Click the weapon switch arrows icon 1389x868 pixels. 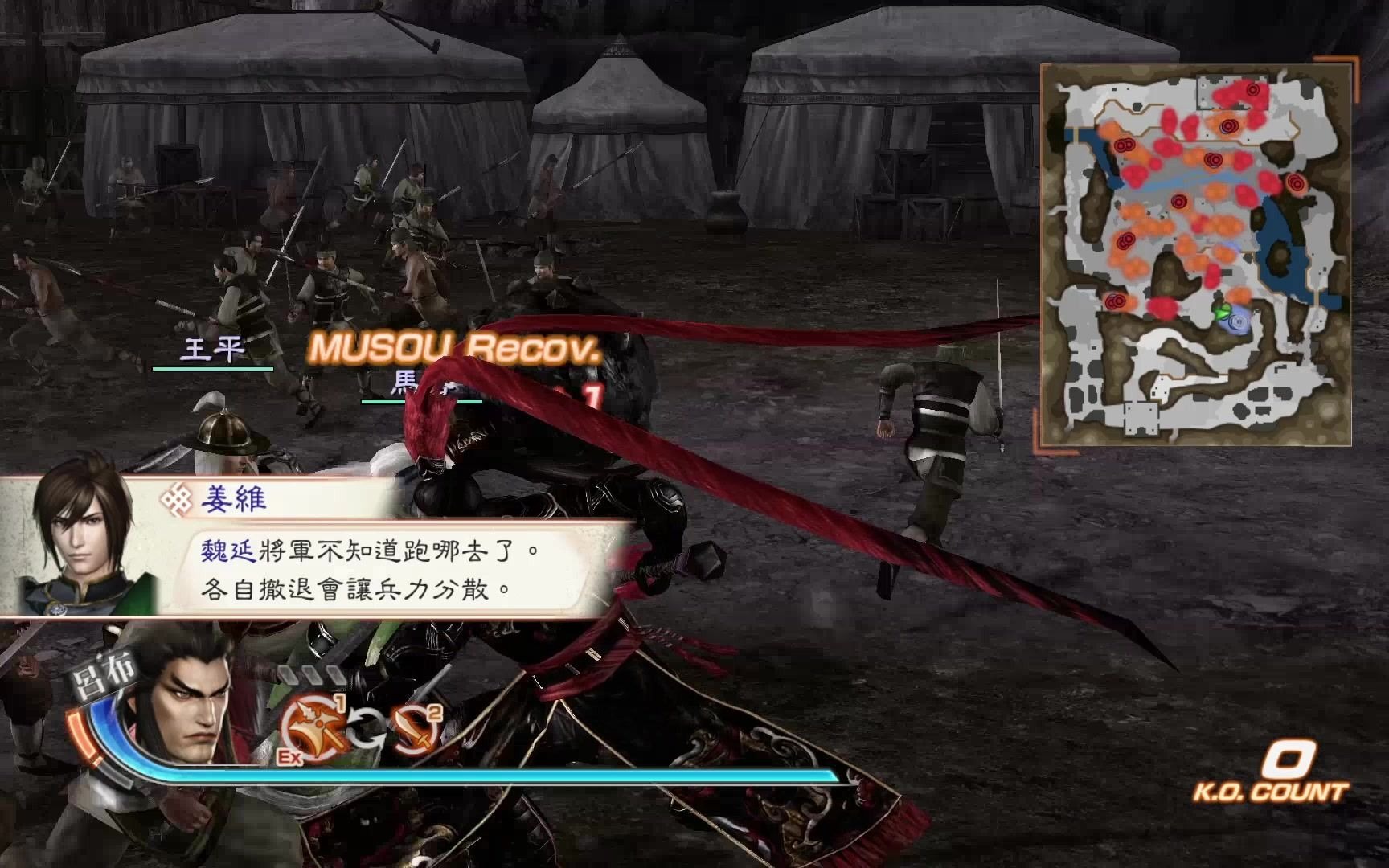point(366,727)
